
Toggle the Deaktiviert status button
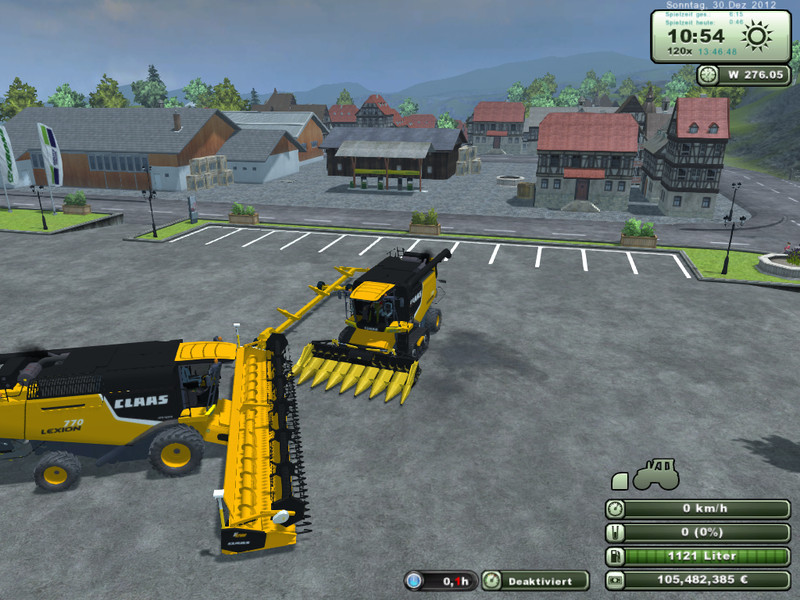point(535,580)
